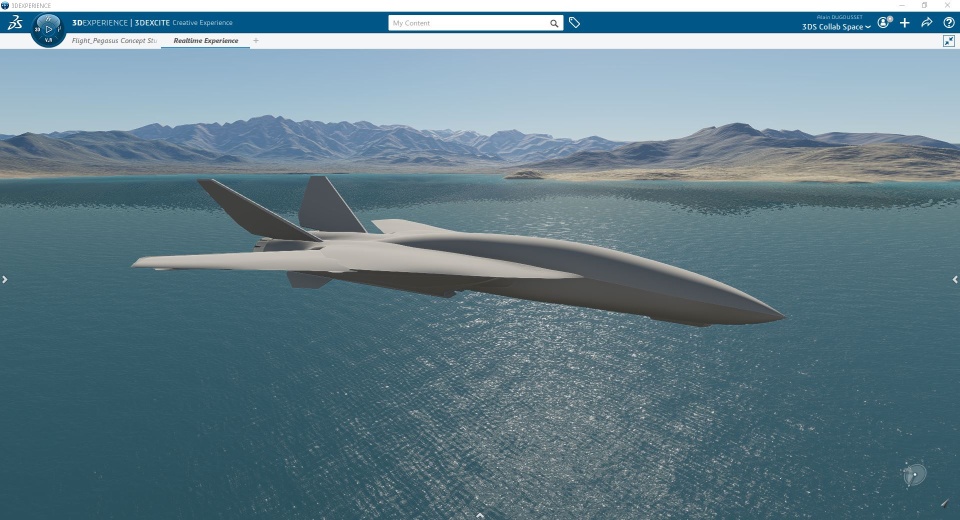Click the search magnifying glass icon

click(554, 23)
